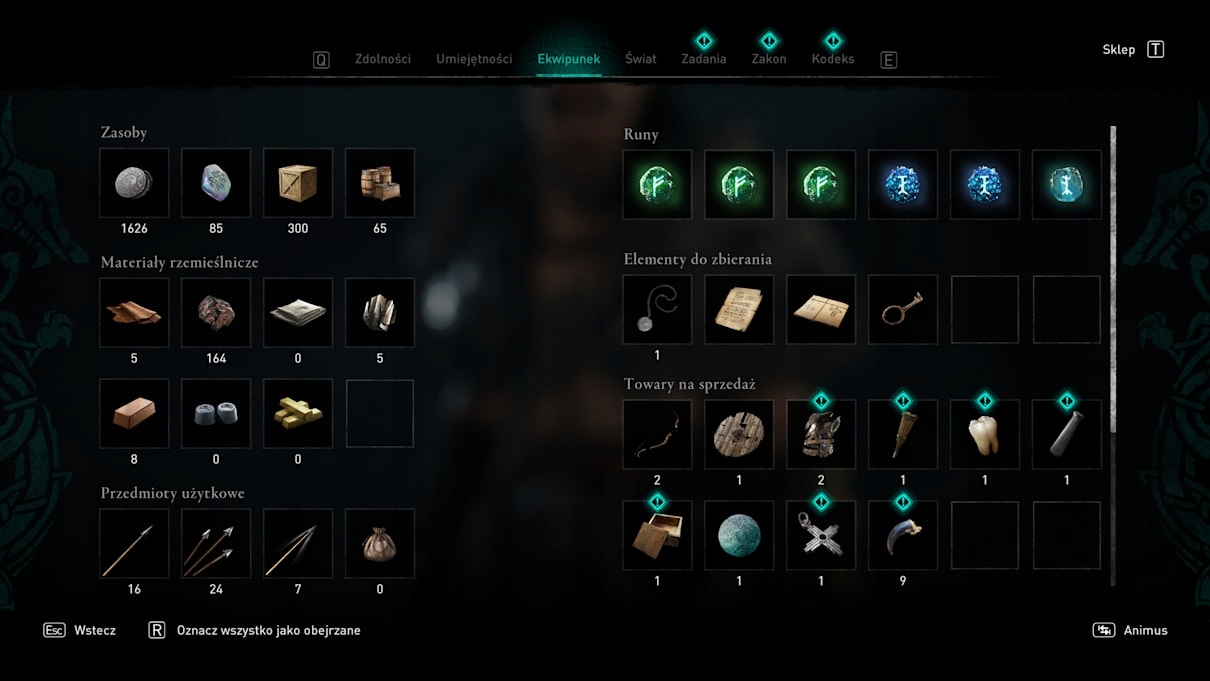Choose the round wooden shield trade item
Viewport: 1210px width, 681px height.
tap(739, 435)
